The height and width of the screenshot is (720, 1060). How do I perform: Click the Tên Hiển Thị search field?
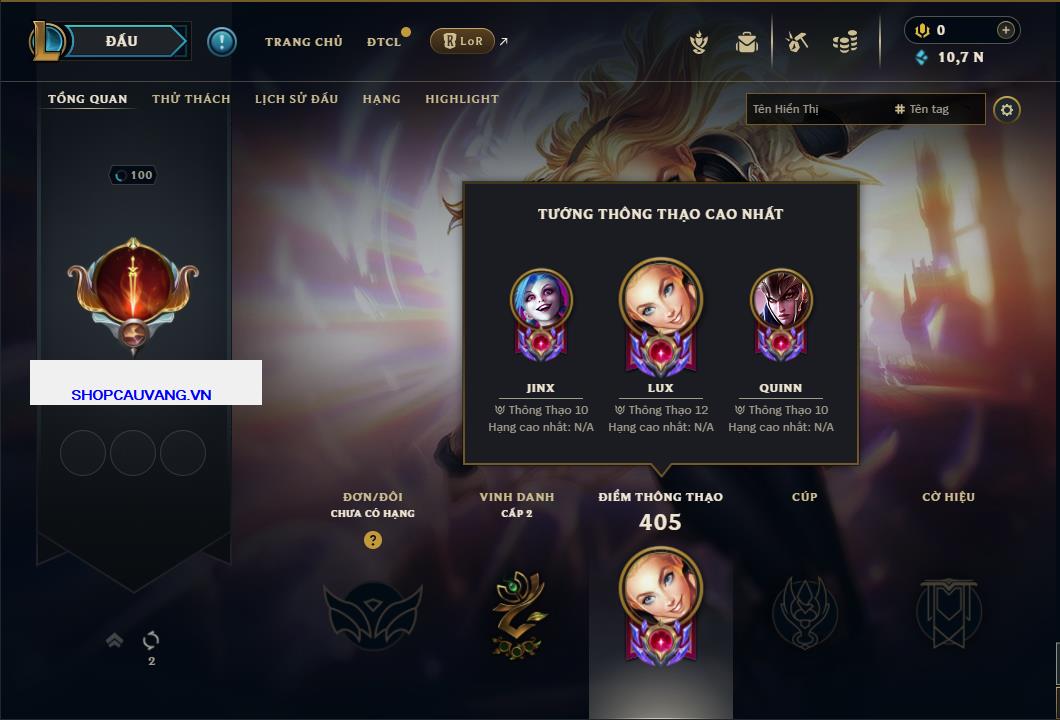pos(815,109)
